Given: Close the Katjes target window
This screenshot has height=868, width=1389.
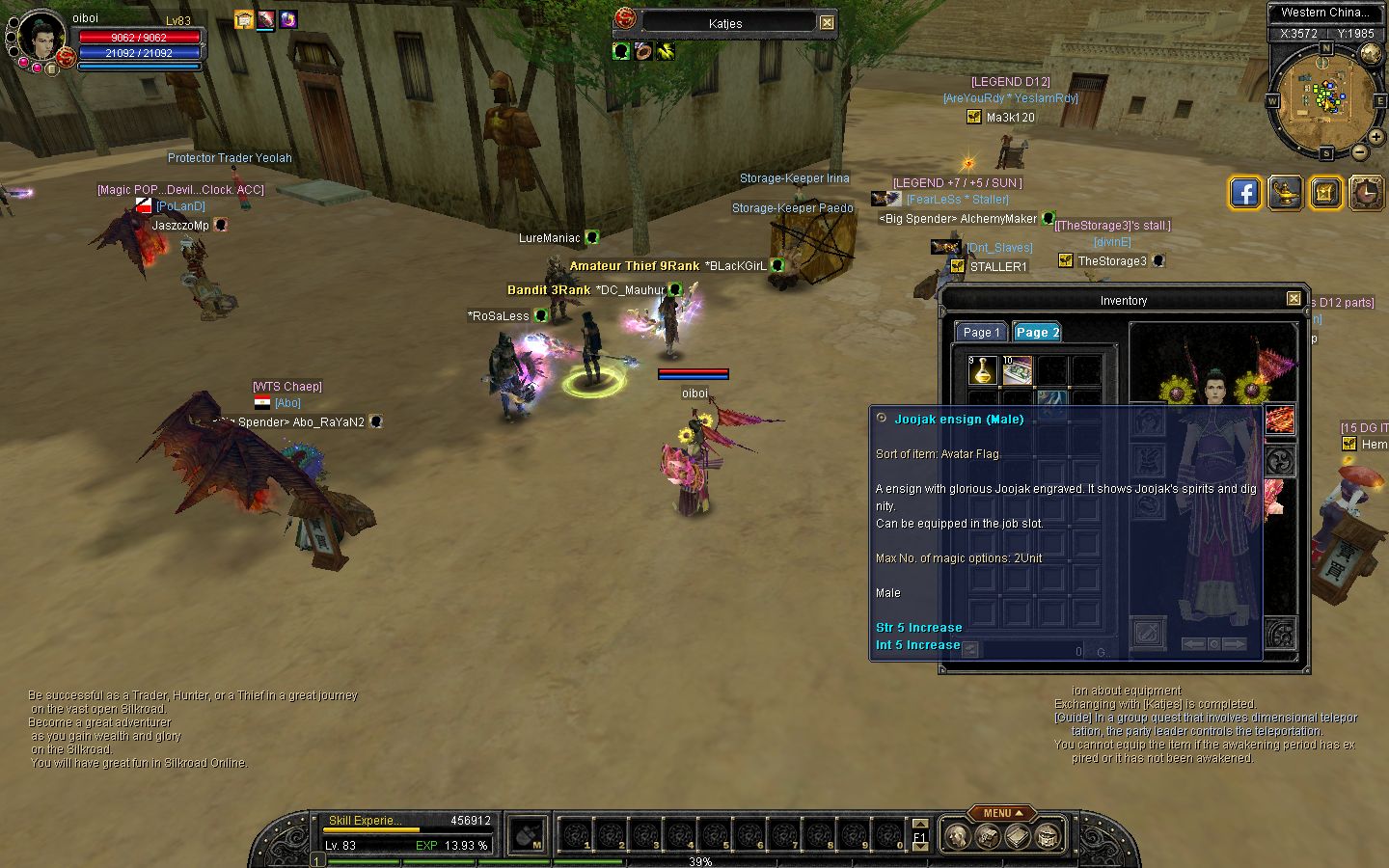Looking at the screenshot, I should pyautogui.click(x=827, y=22).
